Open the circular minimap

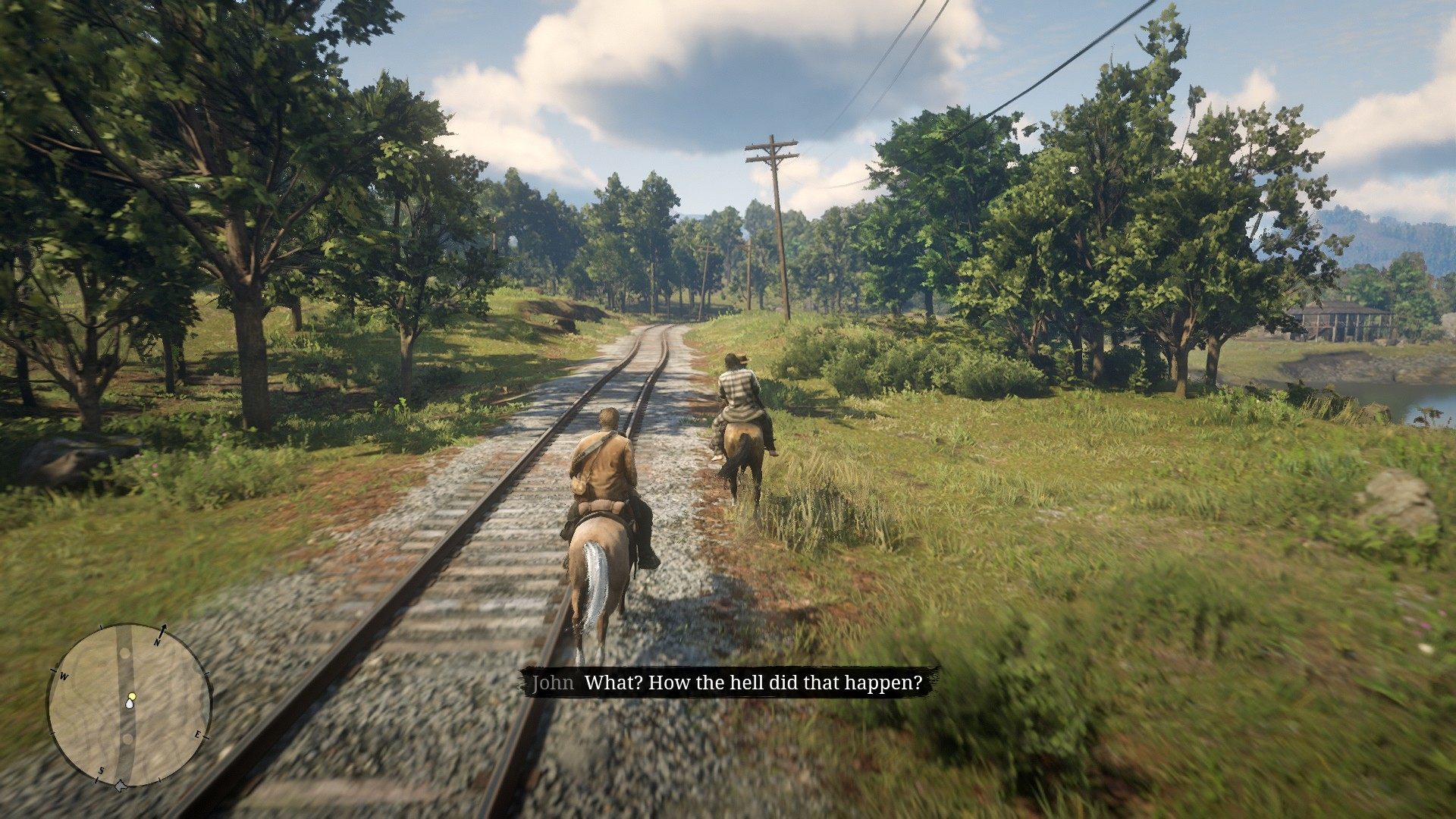(x=129, y=707)
